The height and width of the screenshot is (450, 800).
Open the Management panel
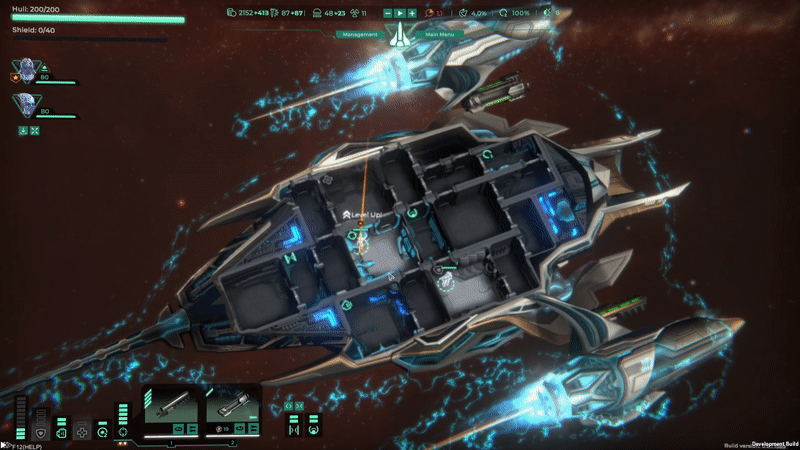point(360,34)
